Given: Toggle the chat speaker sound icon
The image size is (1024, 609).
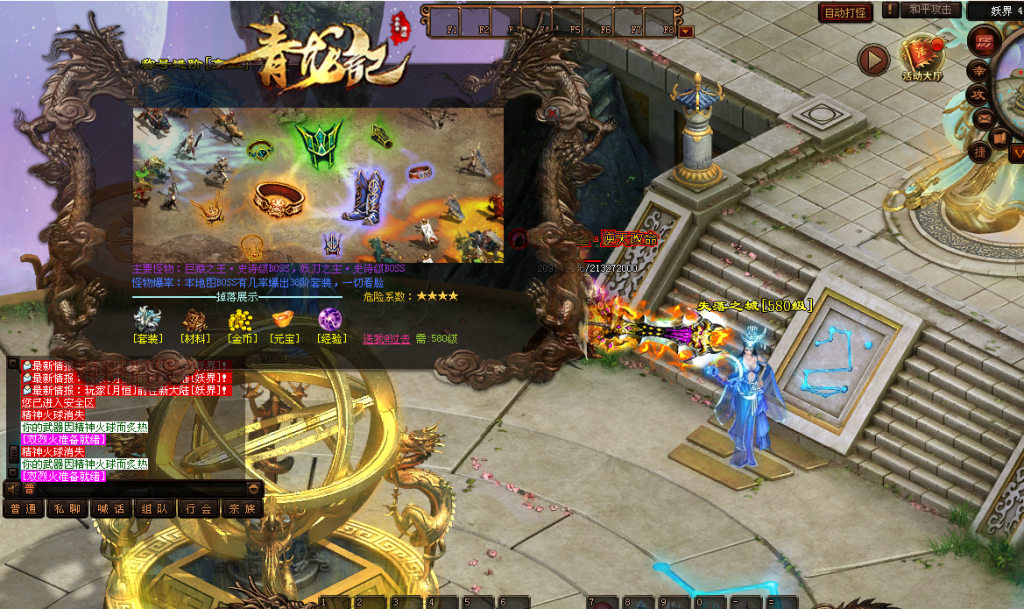Looking at the screenshot, I should (12, 489).
